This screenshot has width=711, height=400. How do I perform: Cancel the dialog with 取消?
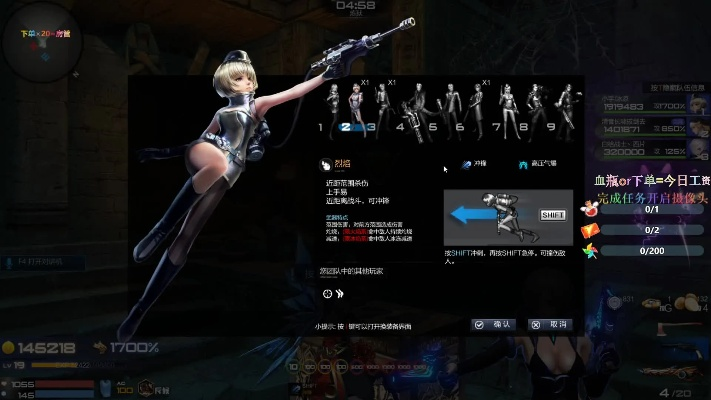point(551,325)
